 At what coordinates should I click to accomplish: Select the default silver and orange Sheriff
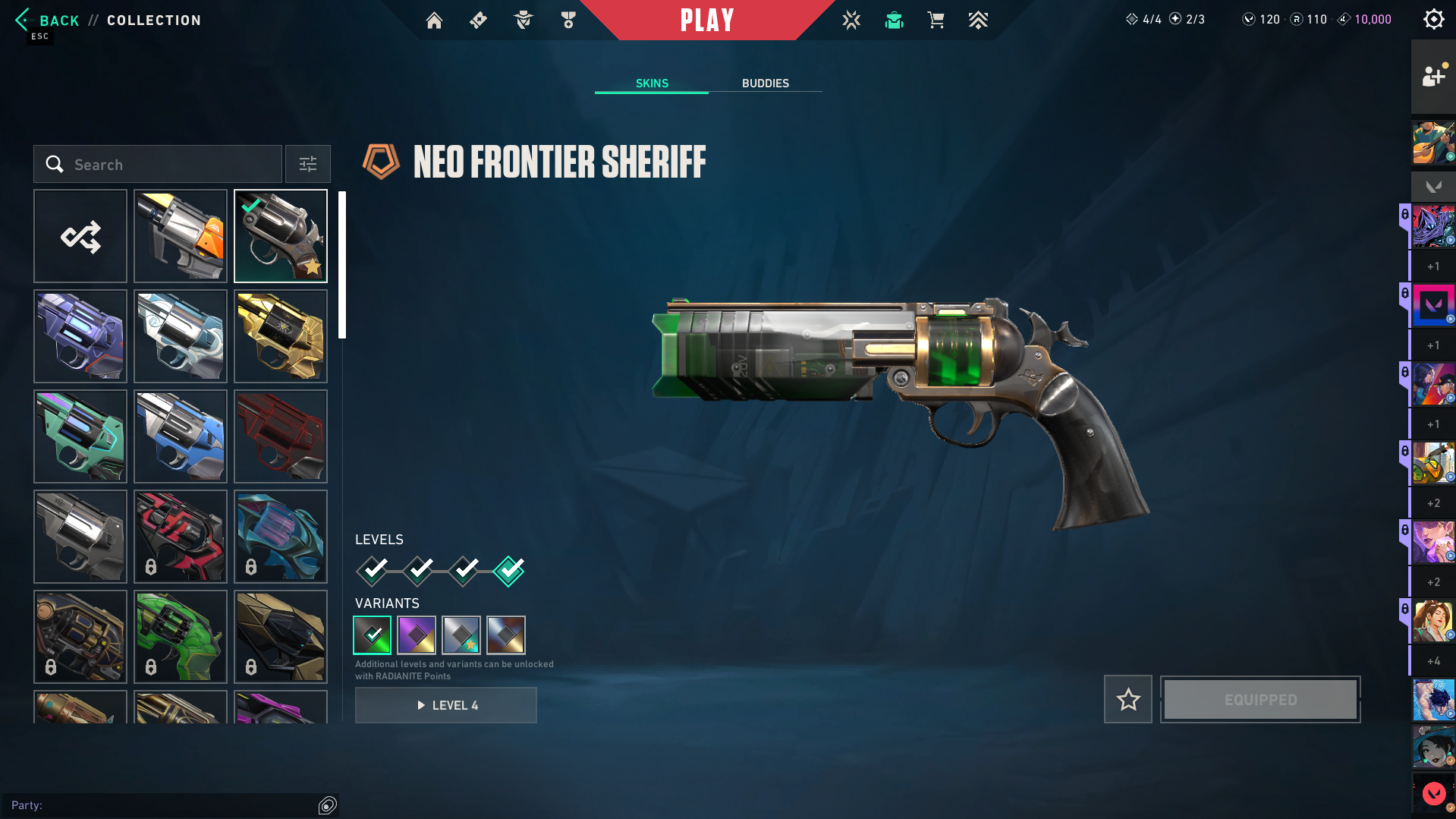[x=181, y=237]
